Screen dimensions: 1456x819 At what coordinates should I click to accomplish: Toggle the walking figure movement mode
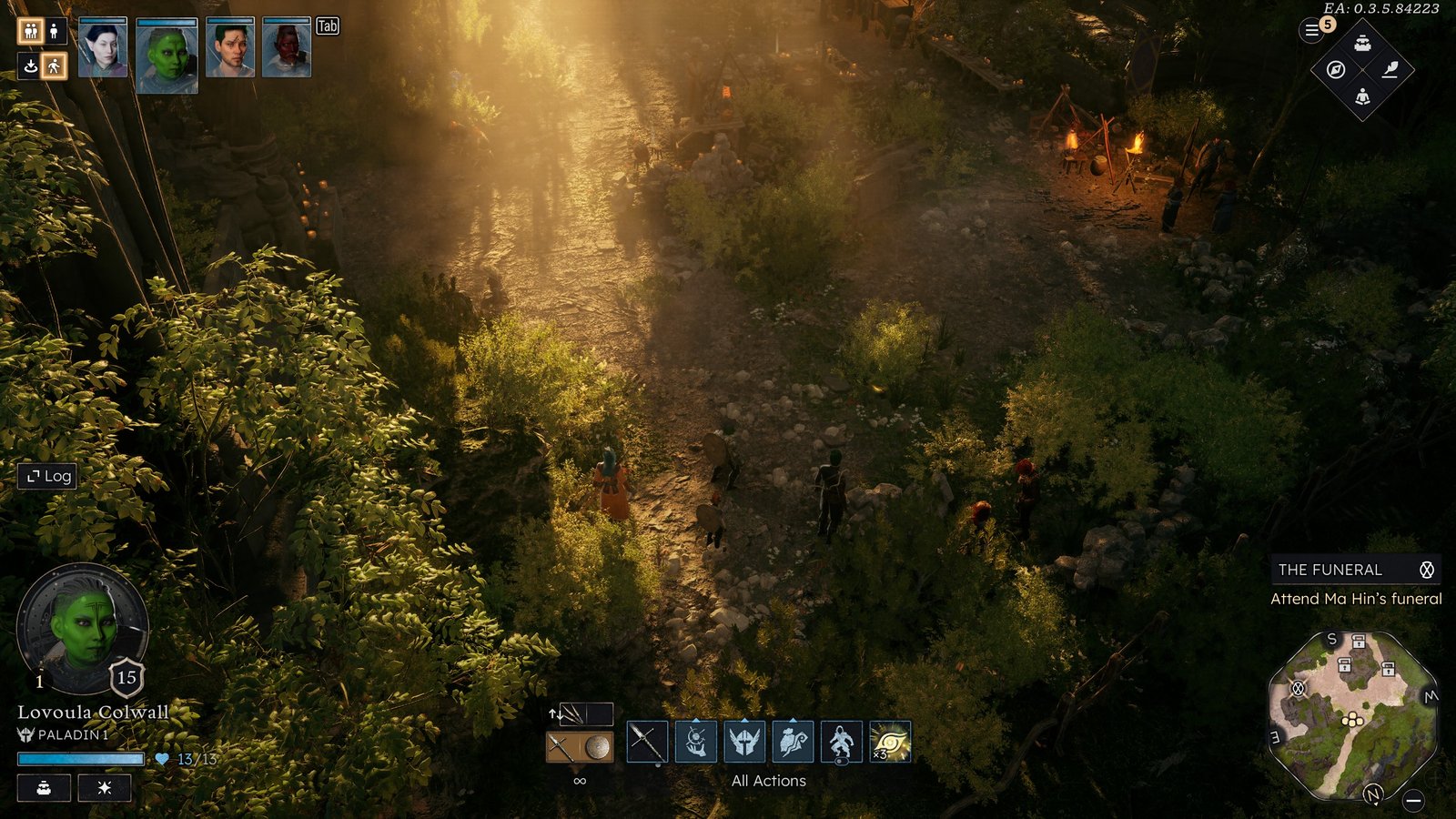(x=55, y=66)
